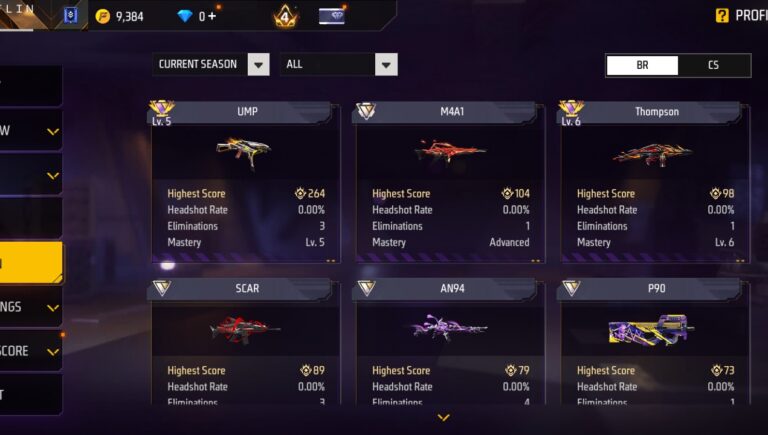Select the UMP weapon card
Viewport: 768px width, 435px height.
click(x=246, y=182)
